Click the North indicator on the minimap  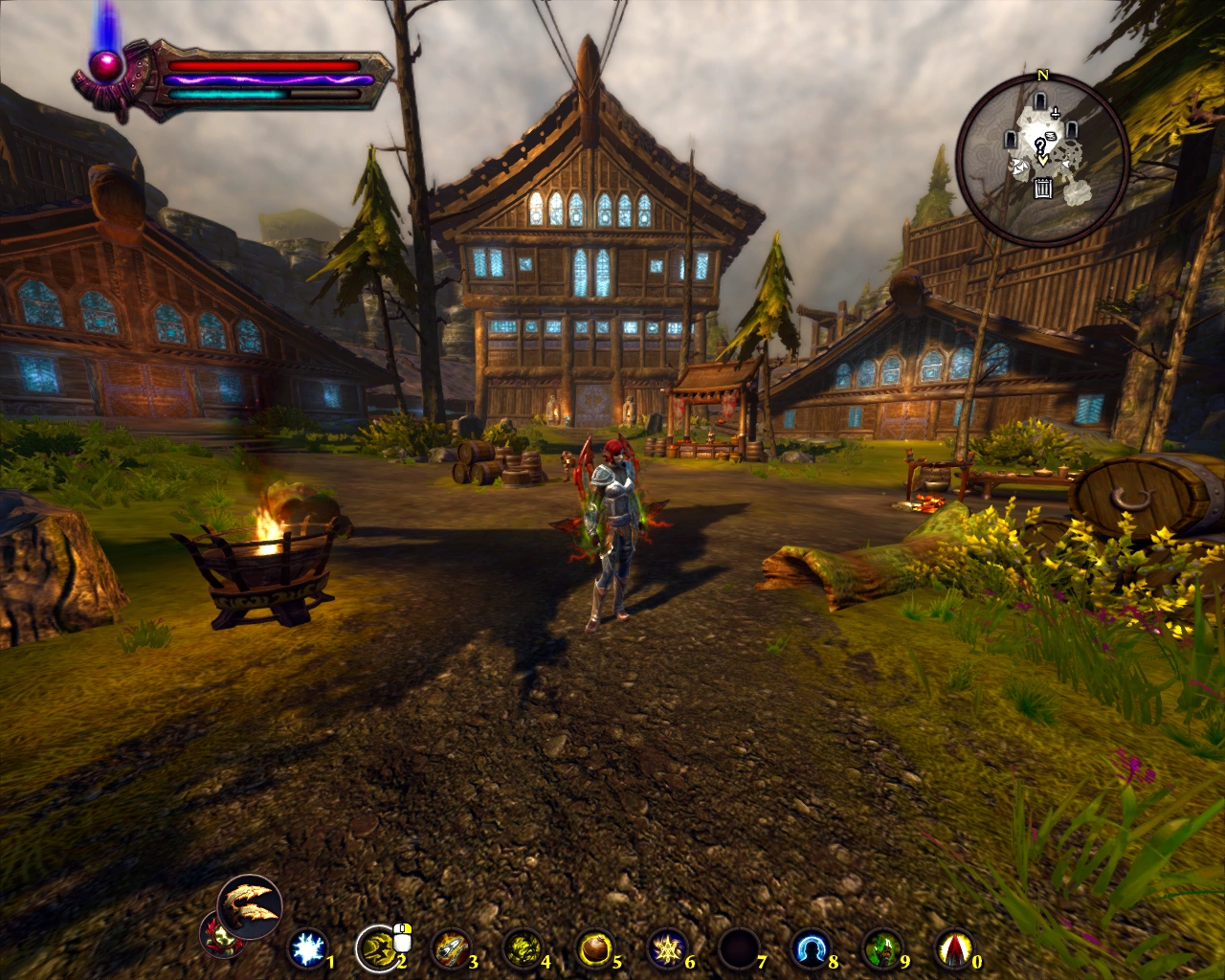[x=1043, y=75]
